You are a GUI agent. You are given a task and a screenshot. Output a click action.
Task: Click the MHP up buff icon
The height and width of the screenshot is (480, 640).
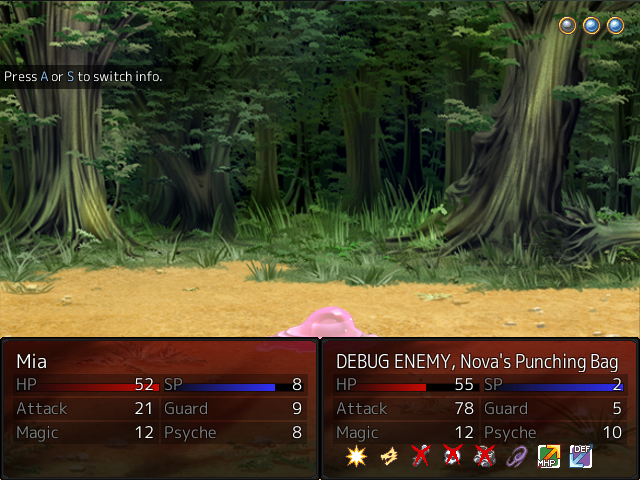pos(548,457)
